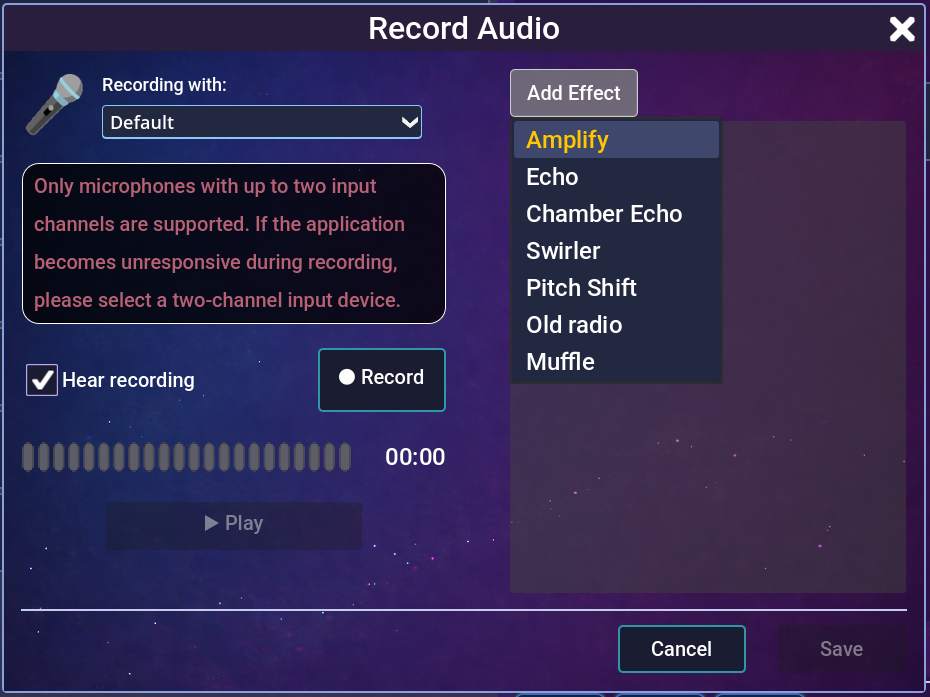This screenshot has width=930, height=697.
Task: Play back the recording
Action: (234, 523)
